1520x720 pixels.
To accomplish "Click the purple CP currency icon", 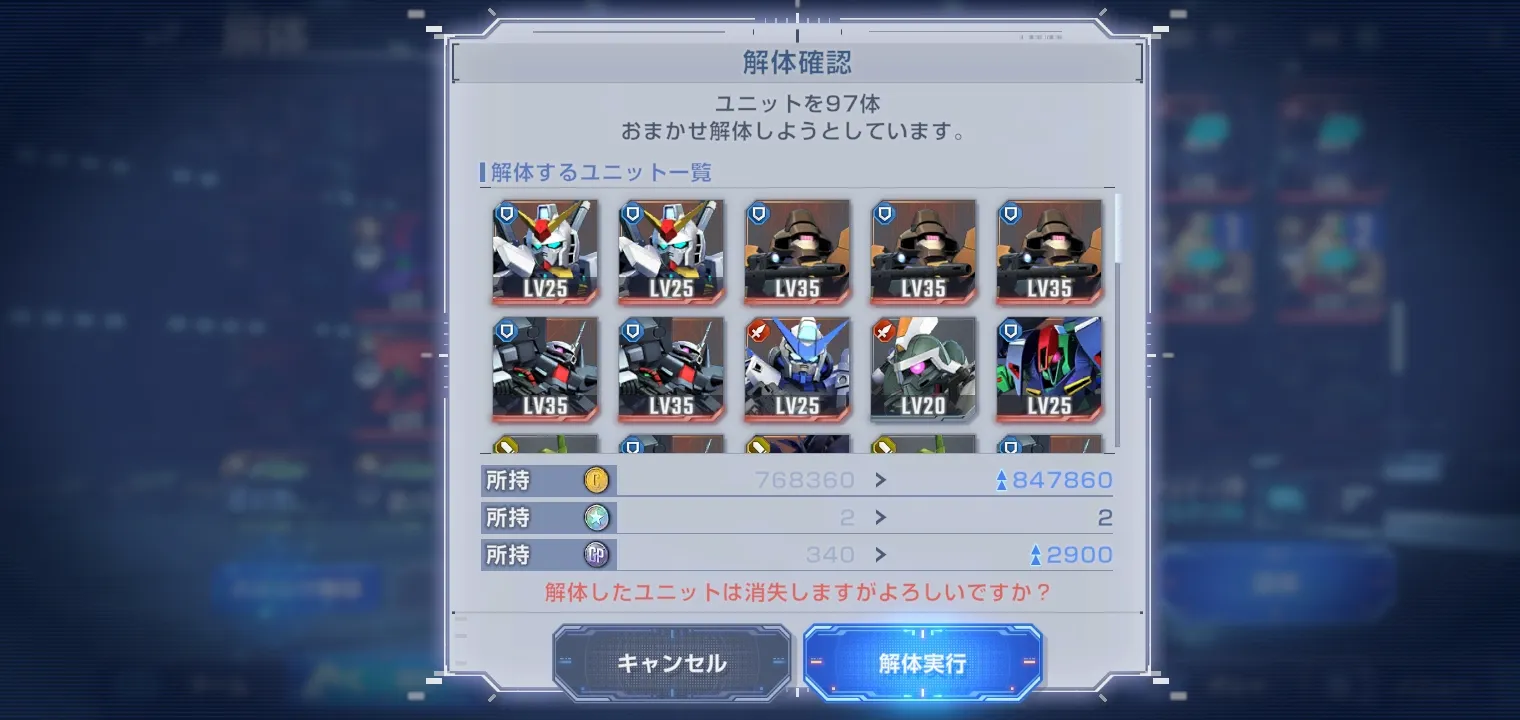I will 597,554.
